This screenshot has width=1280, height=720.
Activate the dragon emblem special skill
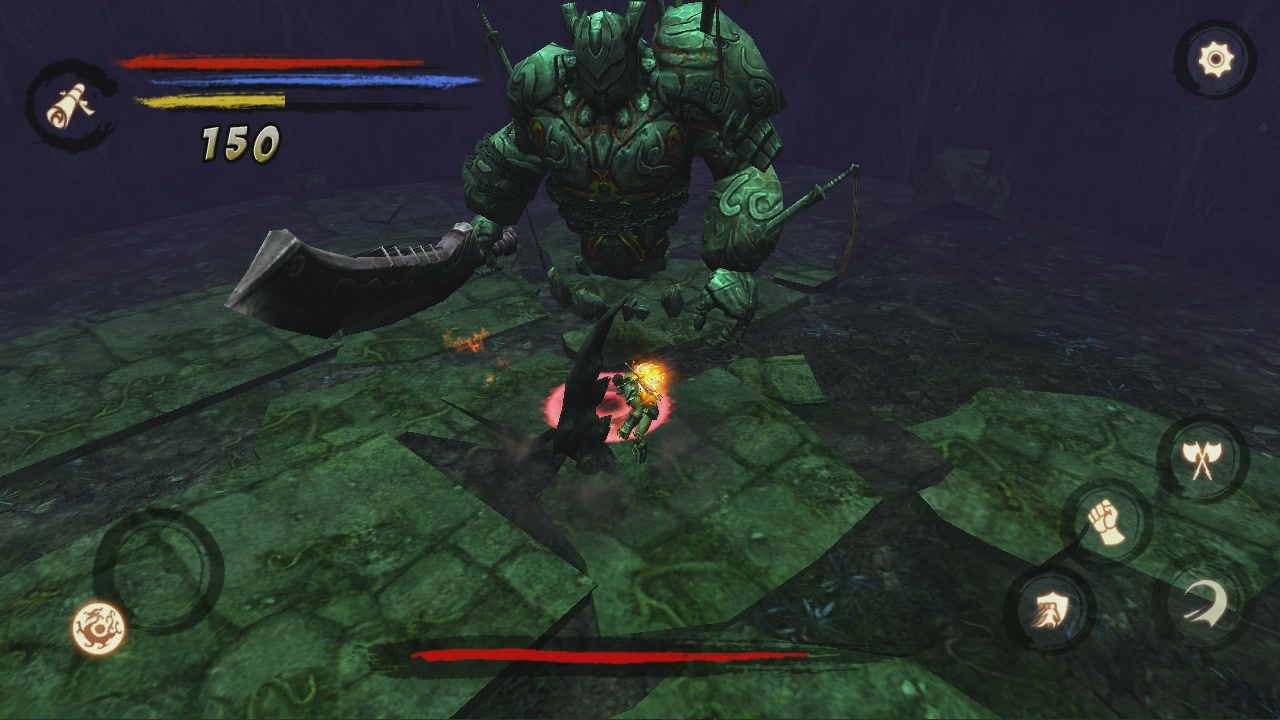tap(99, 628)
